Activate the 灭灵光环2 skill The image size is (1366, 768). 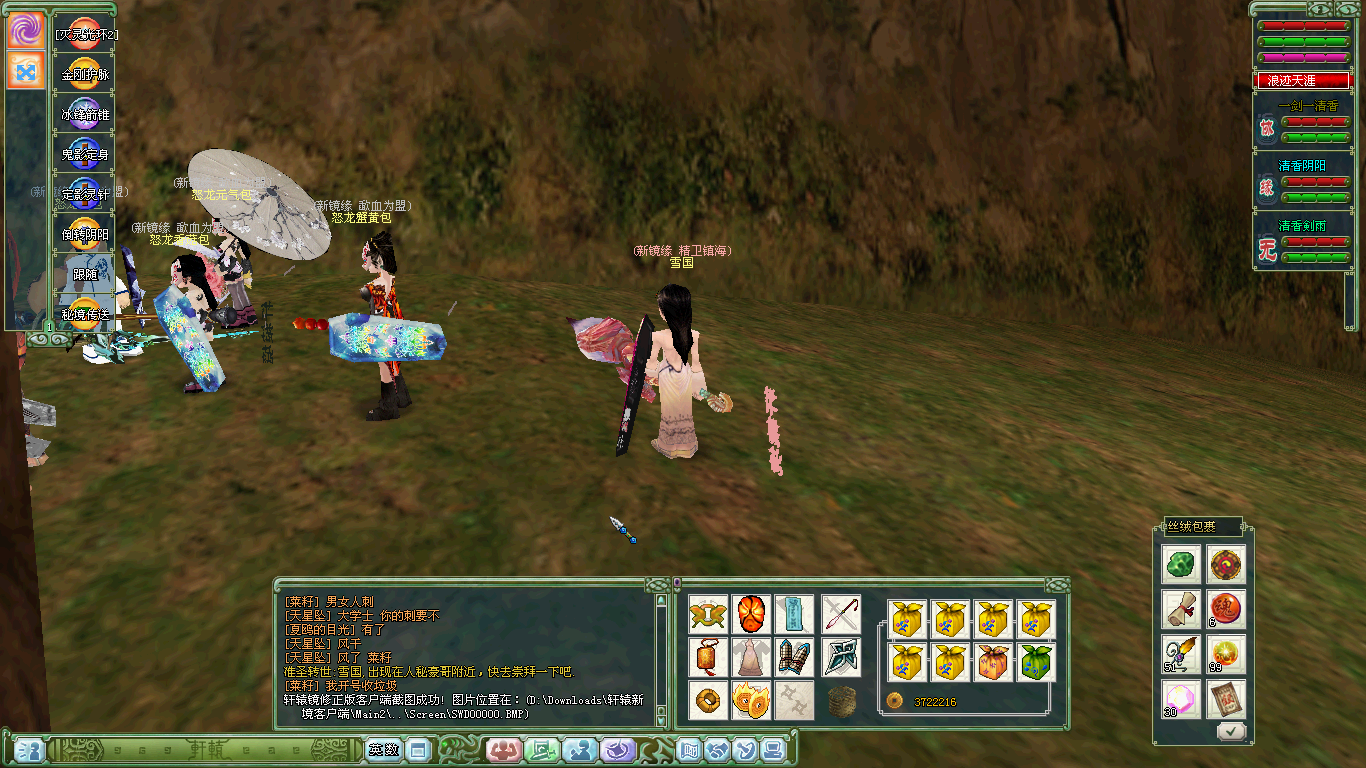(x=85, y=34)
